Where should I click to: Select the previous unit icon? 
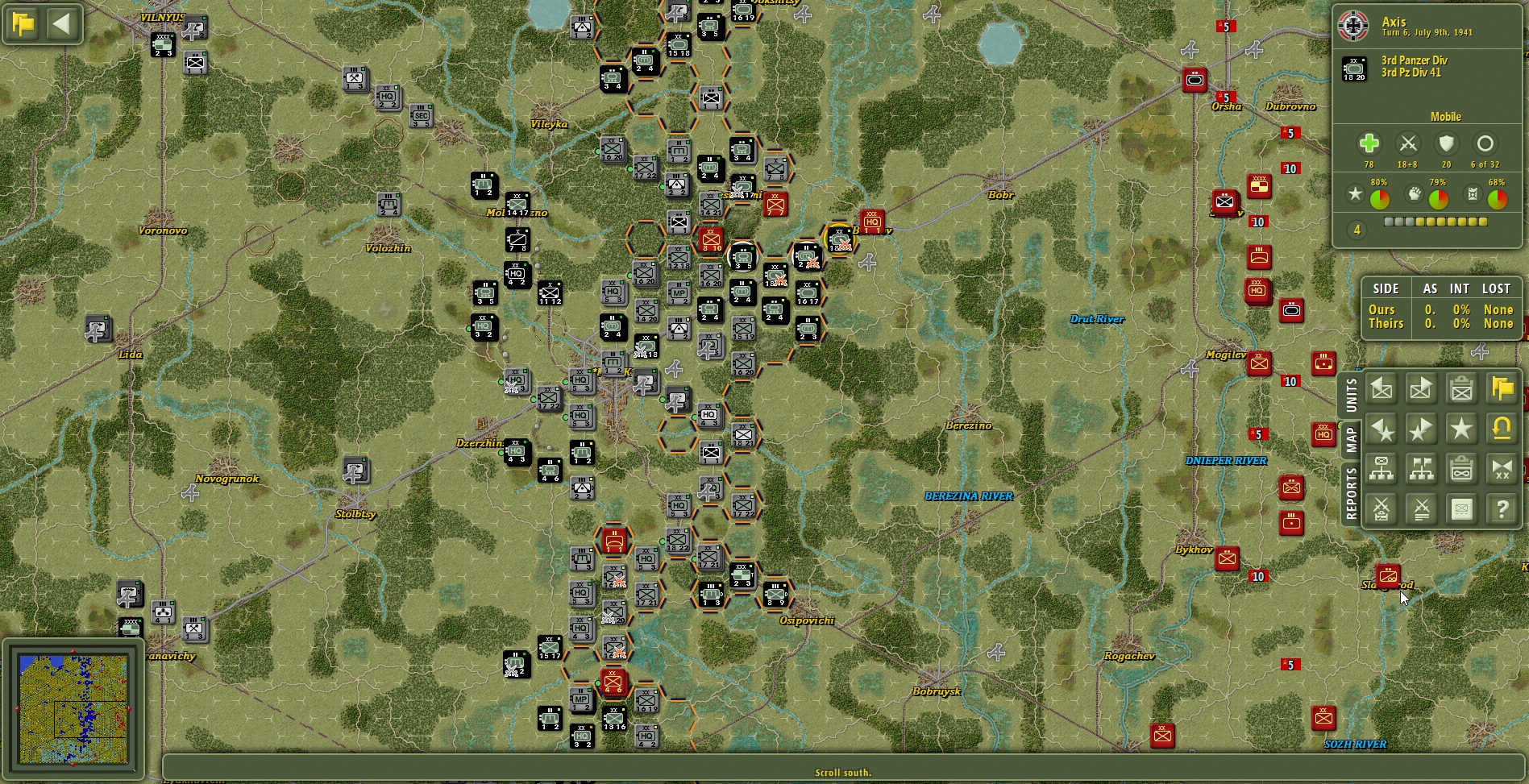(1381, 388)
